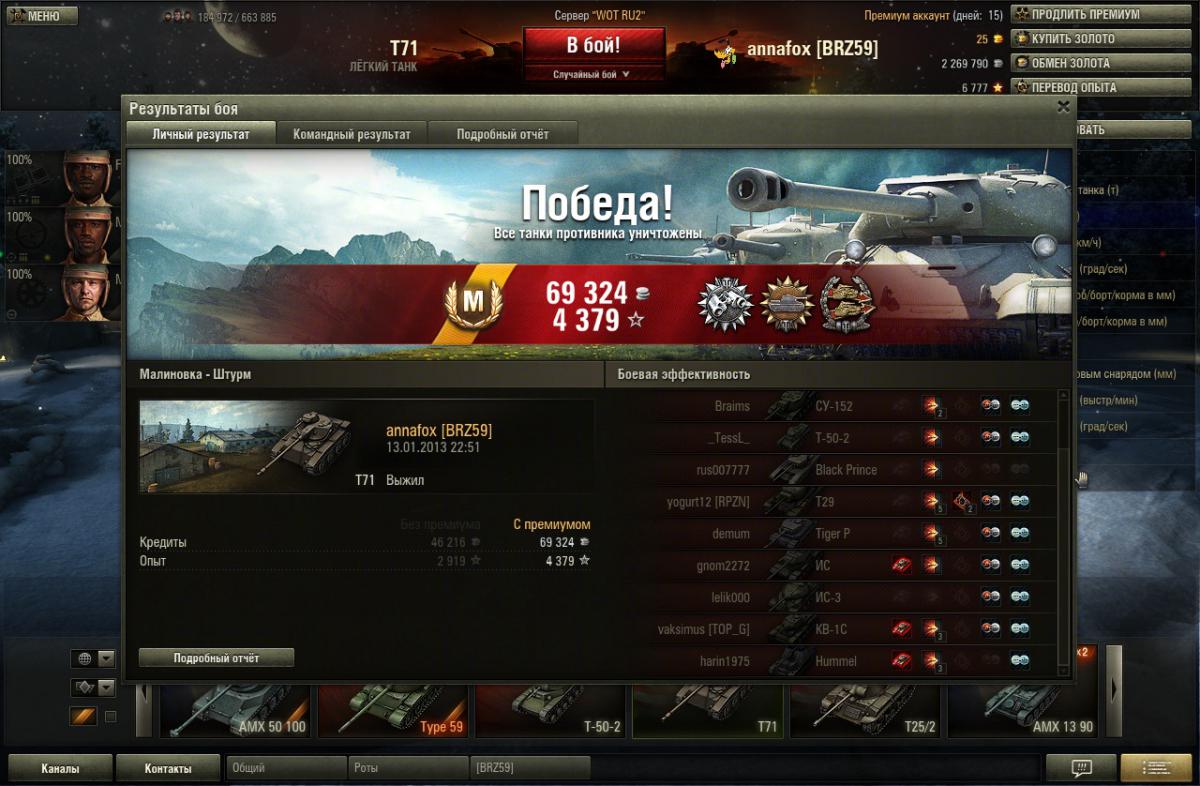1200x786 pixels.
Task: Select the yogurt12 T29 row in effectiveness list
Action: [x=838, y=502]
